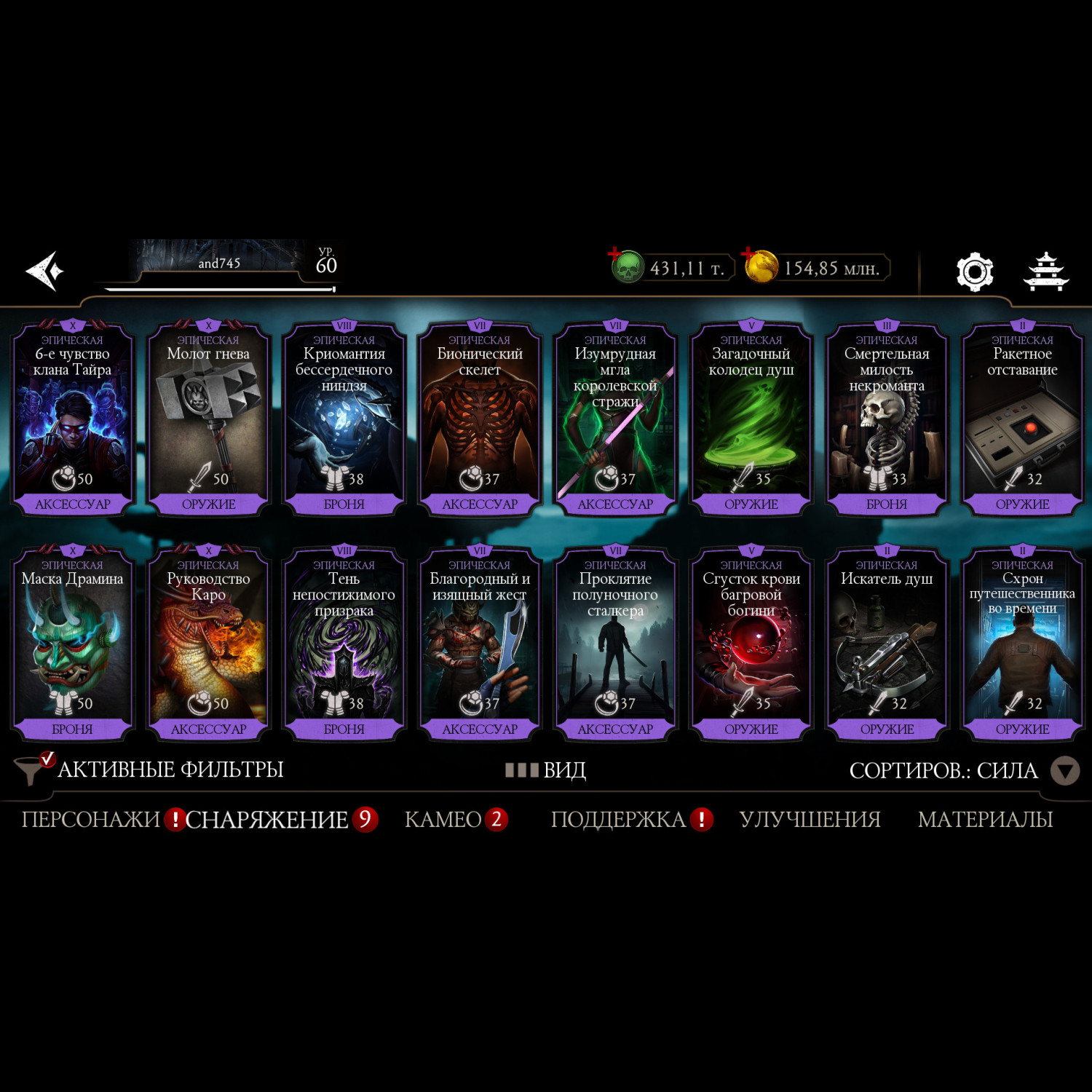Open the pagoda temple icon
The height and width of the screenshot is (1092, 1092).
pos(1045,272)
